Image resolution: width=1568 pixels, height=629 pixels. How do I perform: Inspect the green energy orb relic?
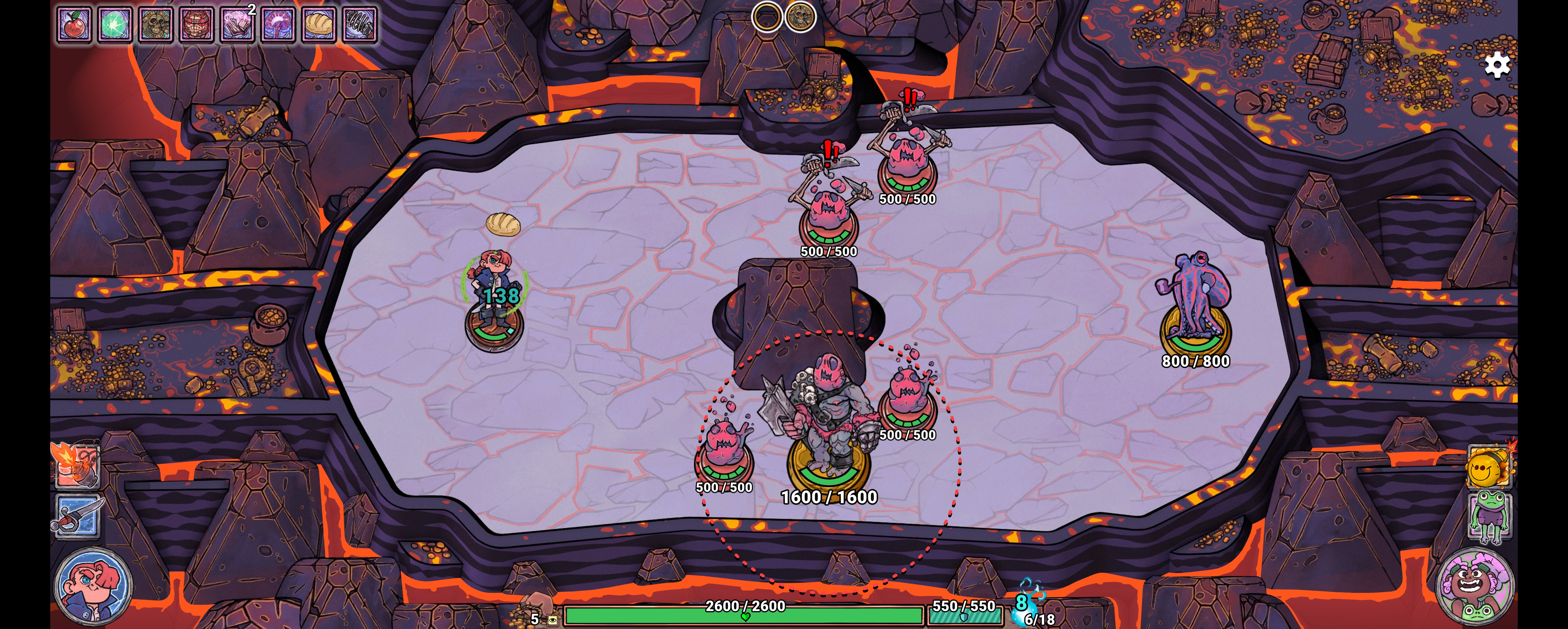(x=115, y=25)
